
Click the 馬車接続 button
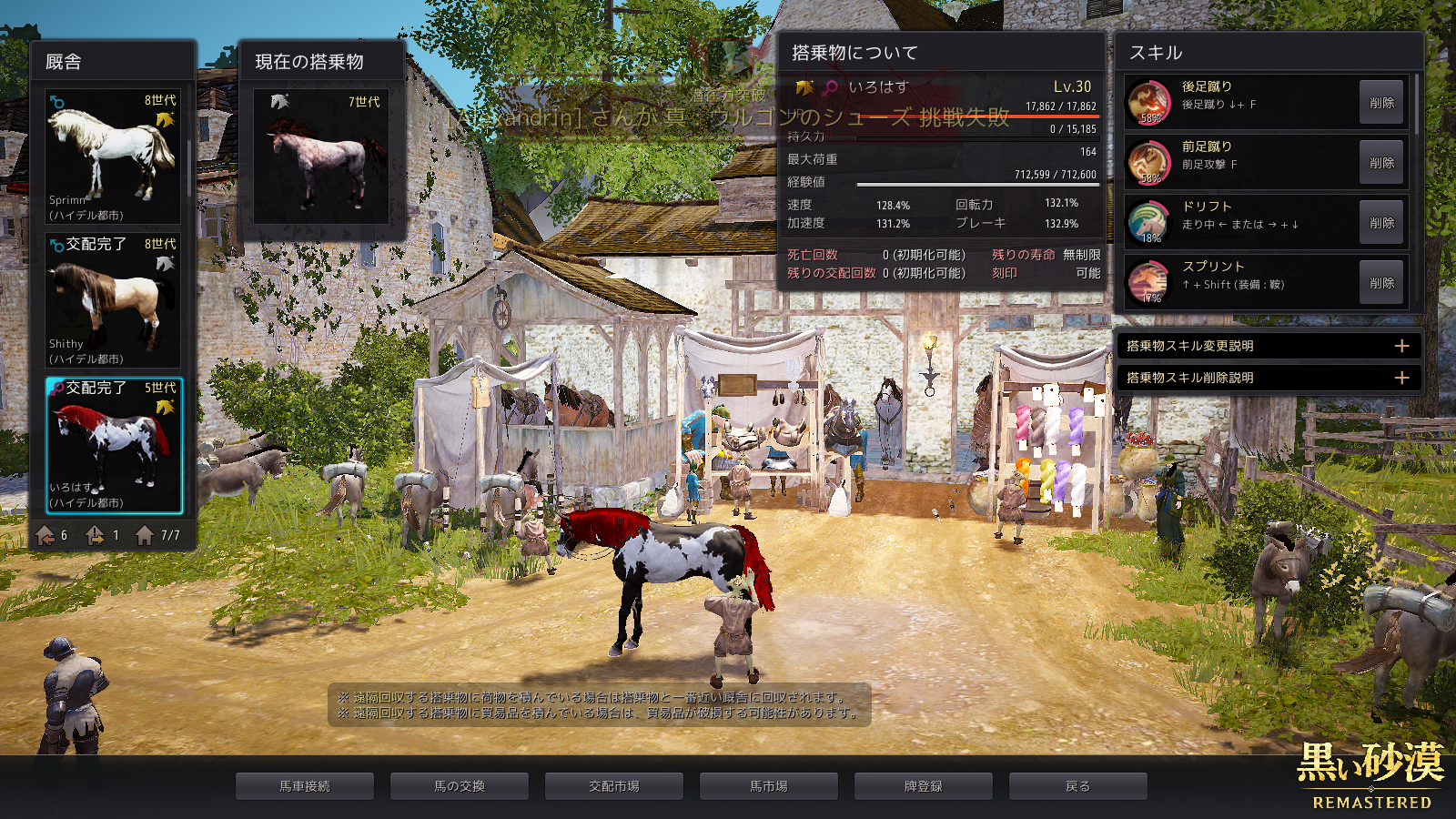coord(305,786)
